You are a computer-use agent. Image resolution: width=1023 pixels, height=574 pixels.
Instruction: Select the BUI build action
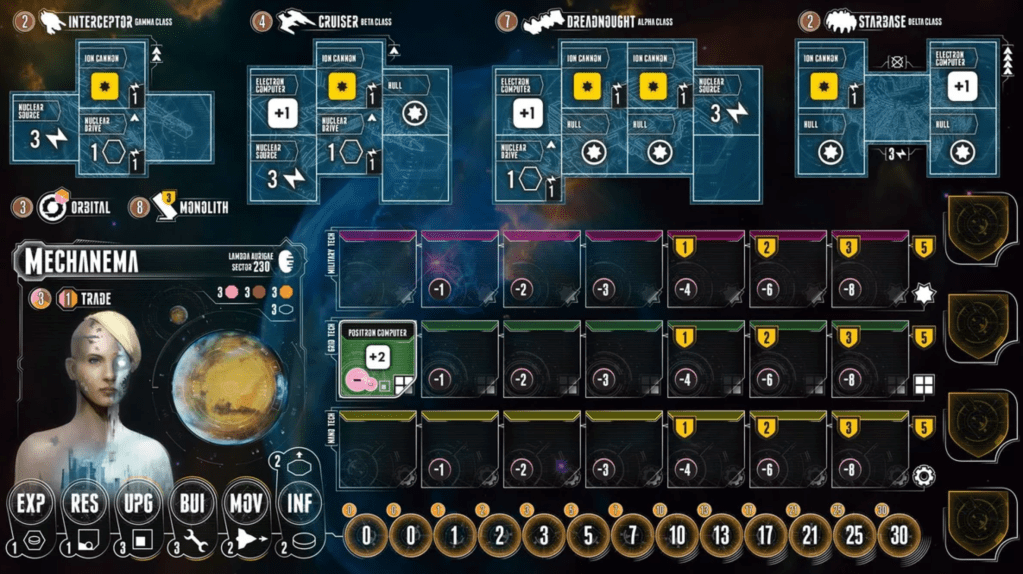pyautogui.click(x=192, y=503)
